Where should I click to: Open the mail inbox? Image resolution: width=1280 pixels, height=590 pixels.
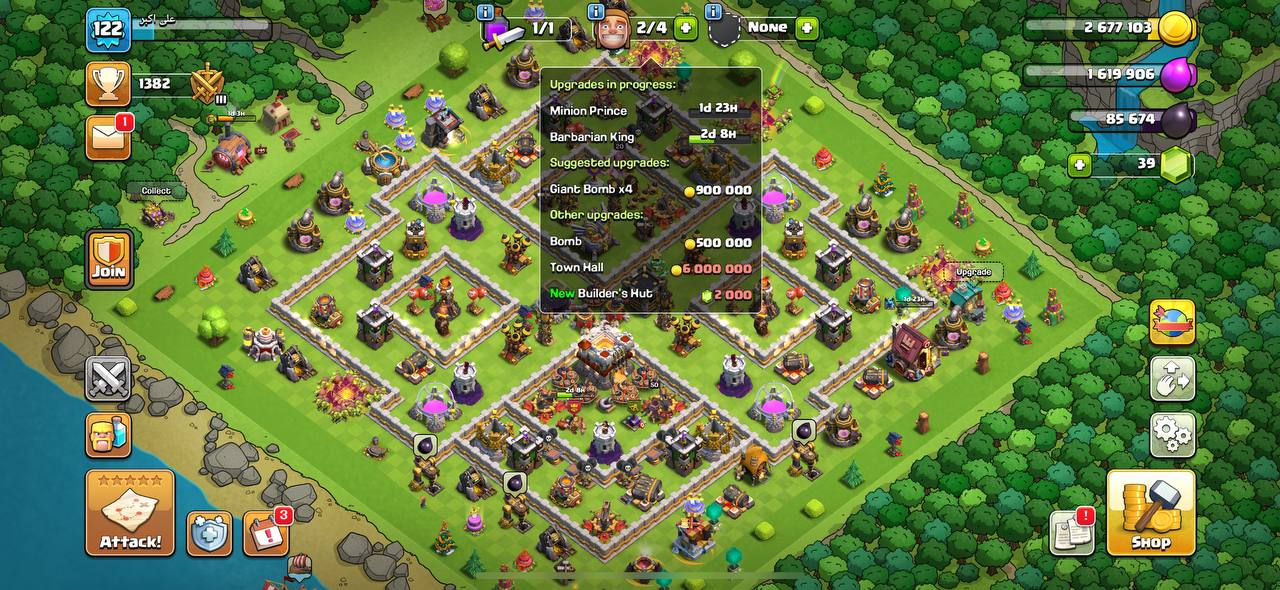pyautogui.click(x=108, y=137)
